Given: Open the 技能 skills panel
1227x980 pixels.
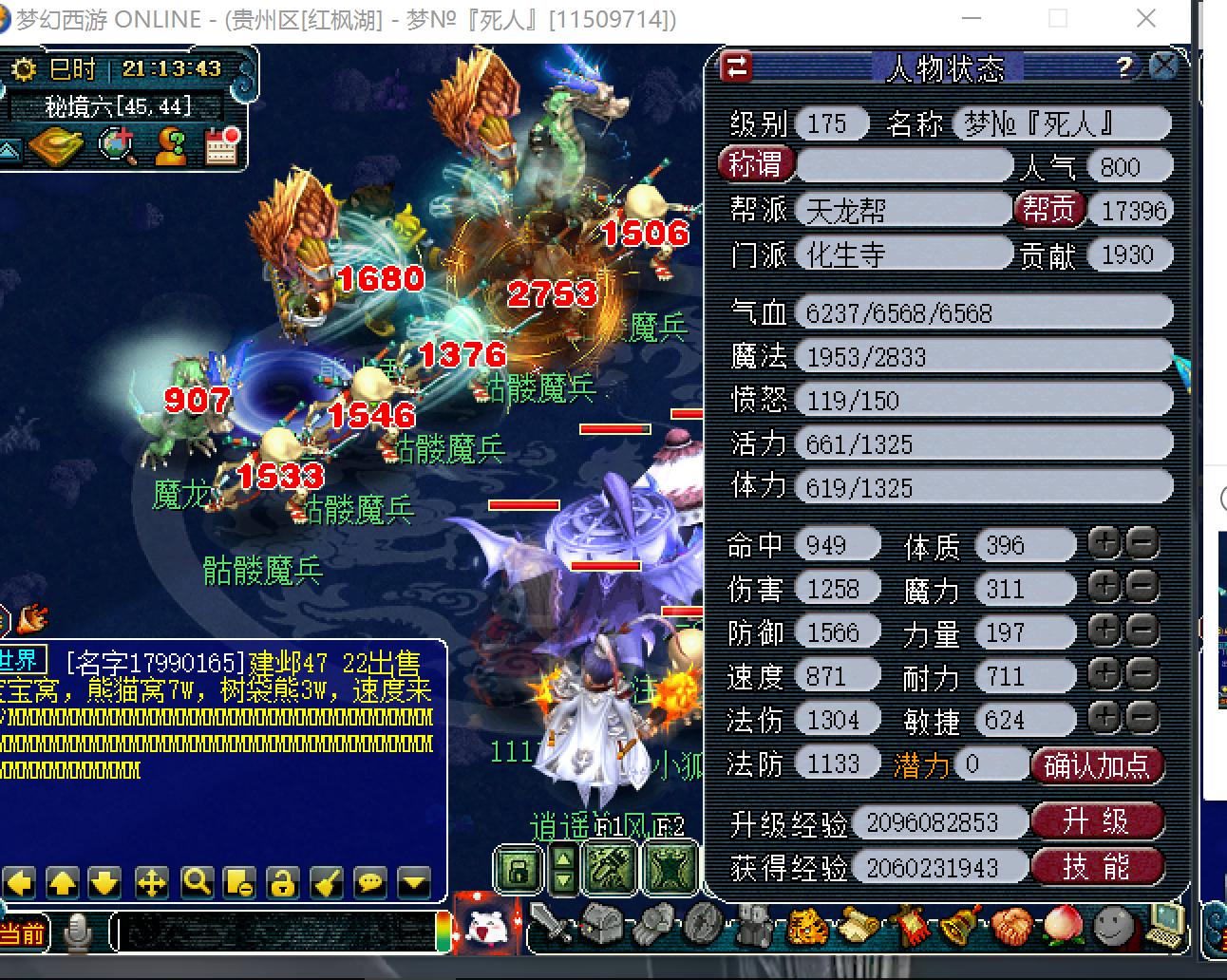Looking at the screenshot, I should tap(1097, 866).
